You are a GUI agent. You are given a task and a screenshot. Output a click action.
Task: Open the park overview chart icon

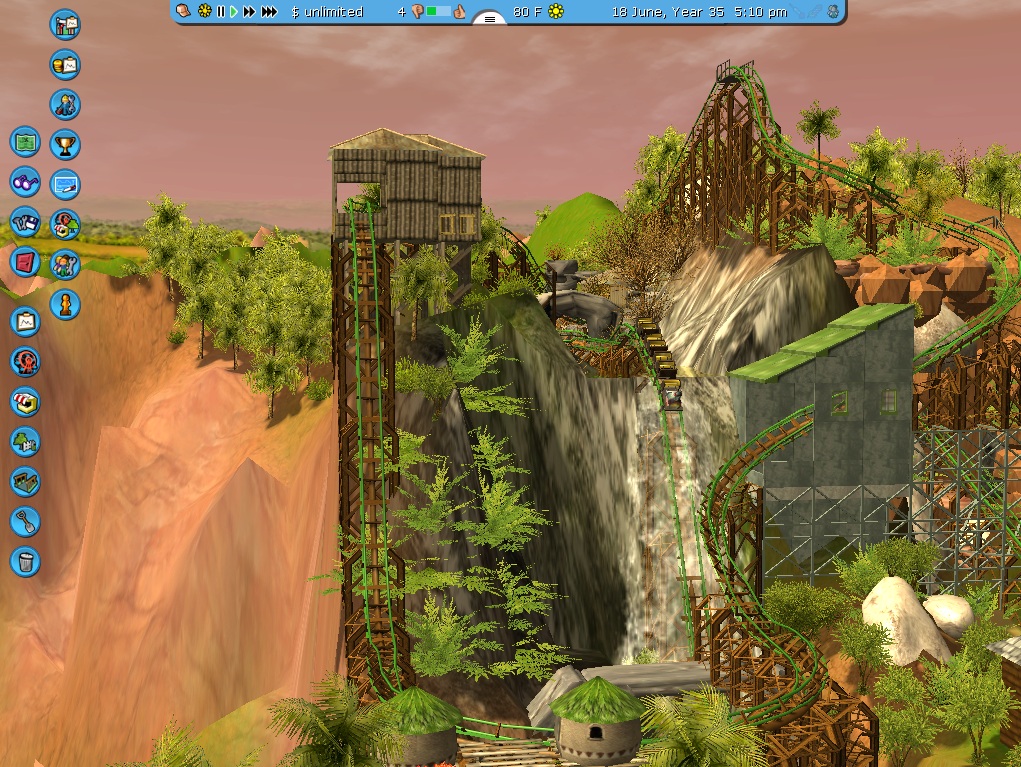pos(65,25)
